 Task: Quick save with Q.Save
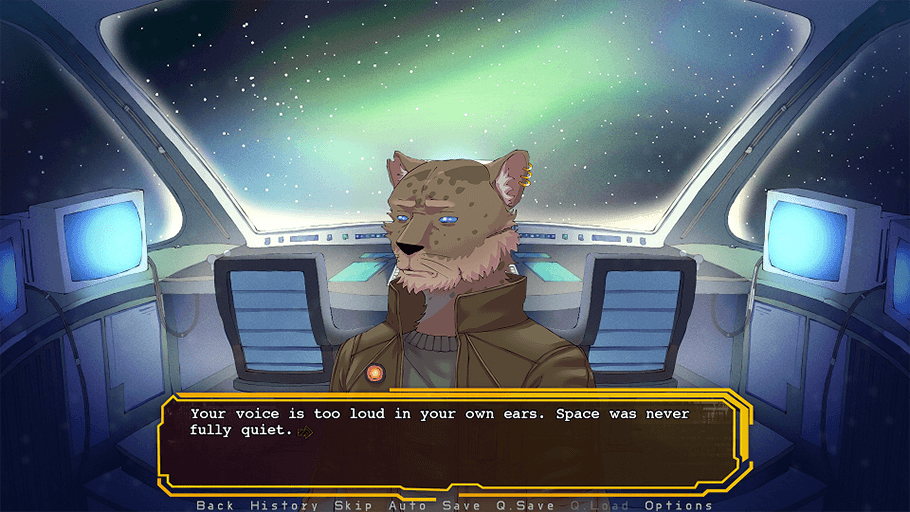[525, 505]
